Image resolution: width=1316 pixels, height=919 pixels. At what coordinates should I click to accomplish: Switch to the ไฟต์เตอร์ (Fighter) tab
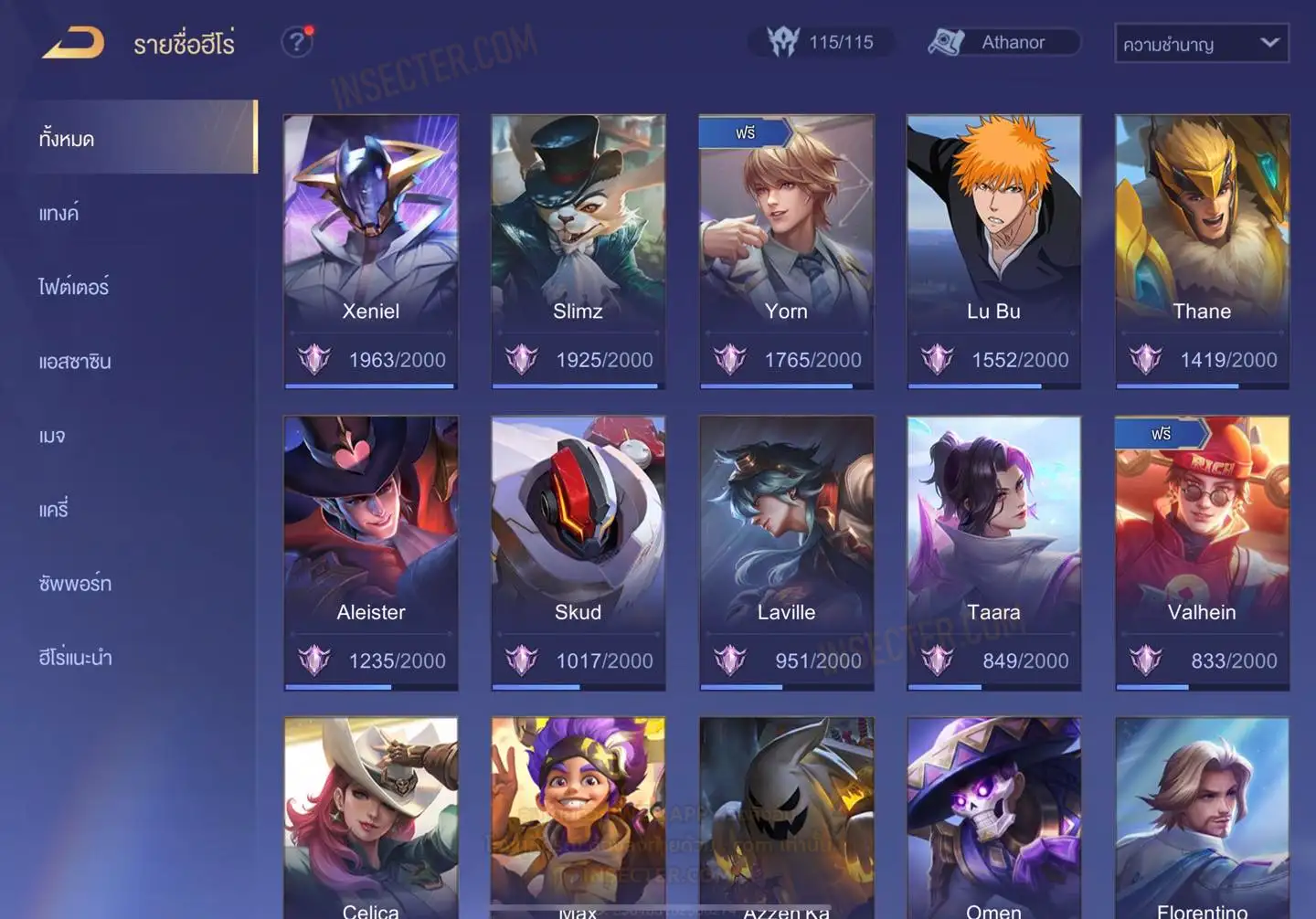pos(74,287)
